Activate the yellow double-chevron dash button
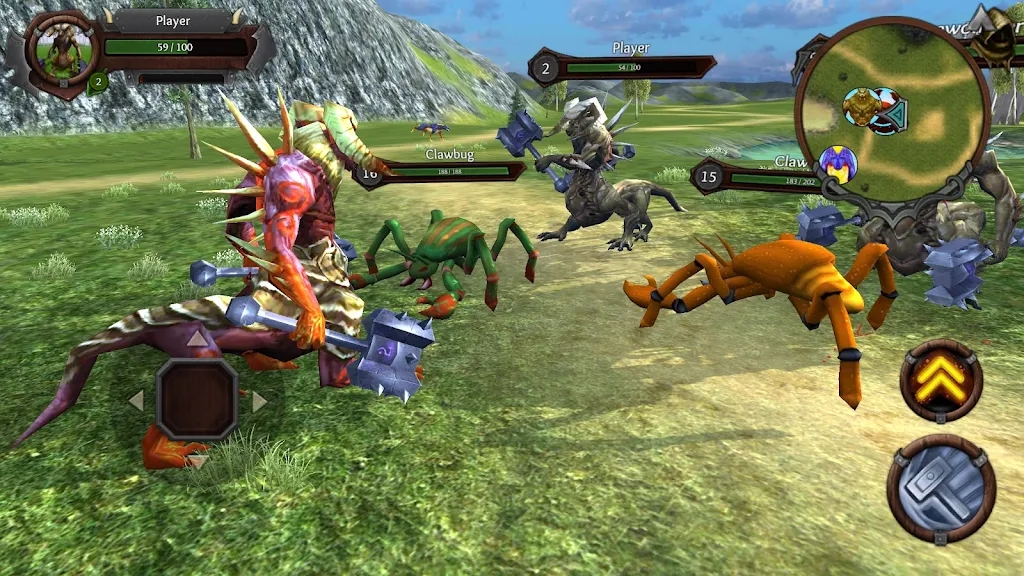 pyautogui.click(x=940, y=380)
